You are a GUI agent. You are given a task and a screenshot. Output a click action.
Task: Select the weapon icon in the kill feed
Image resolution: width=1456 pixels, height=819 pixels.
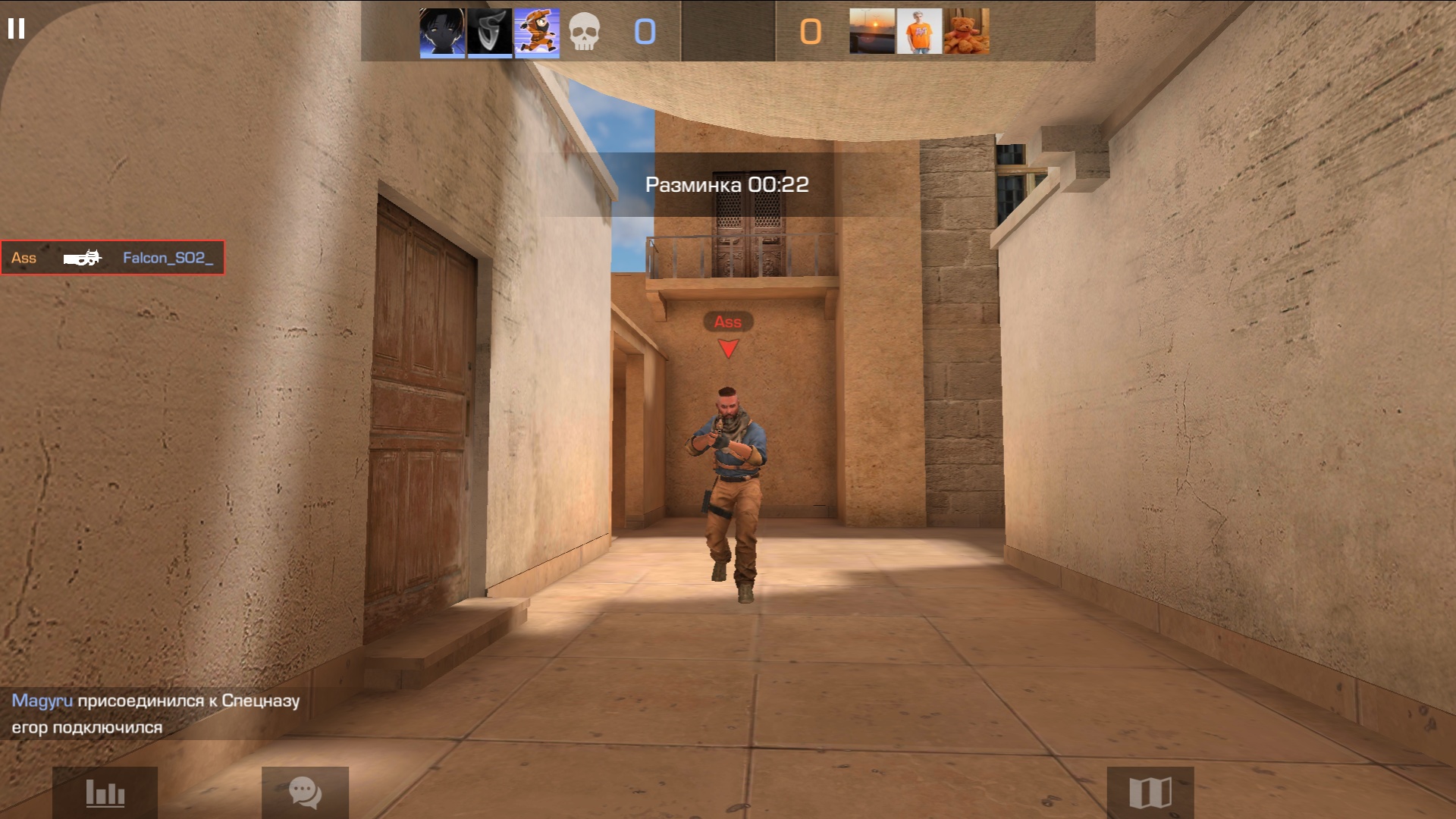(83, 258)
